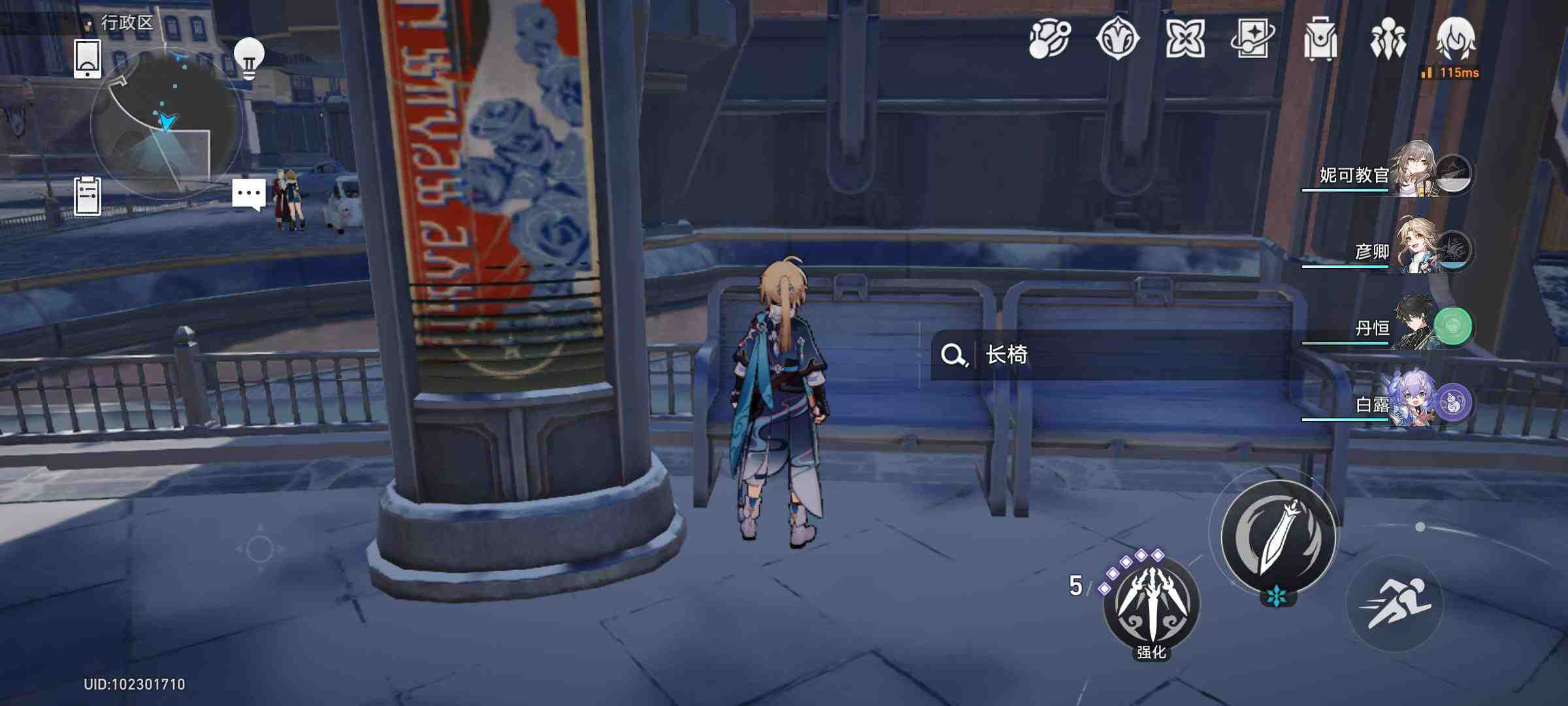The width and height of the screenshot is (1568, 706).
Task: Open the photo card event icon
Action: pyautogui.click(x=1252, y=39)
